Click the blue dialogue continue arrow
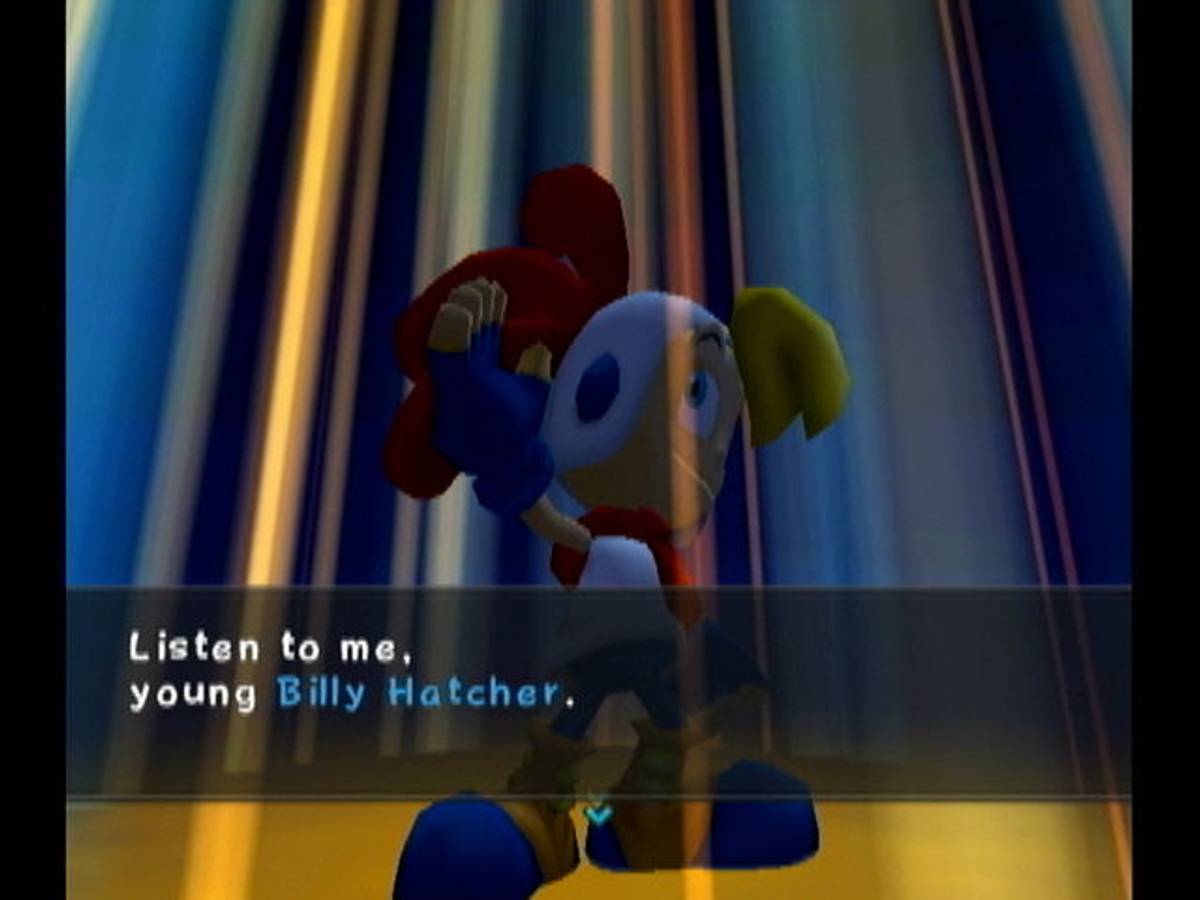Viewport: 1200px width, 900px height. click(x=598, y=812)
